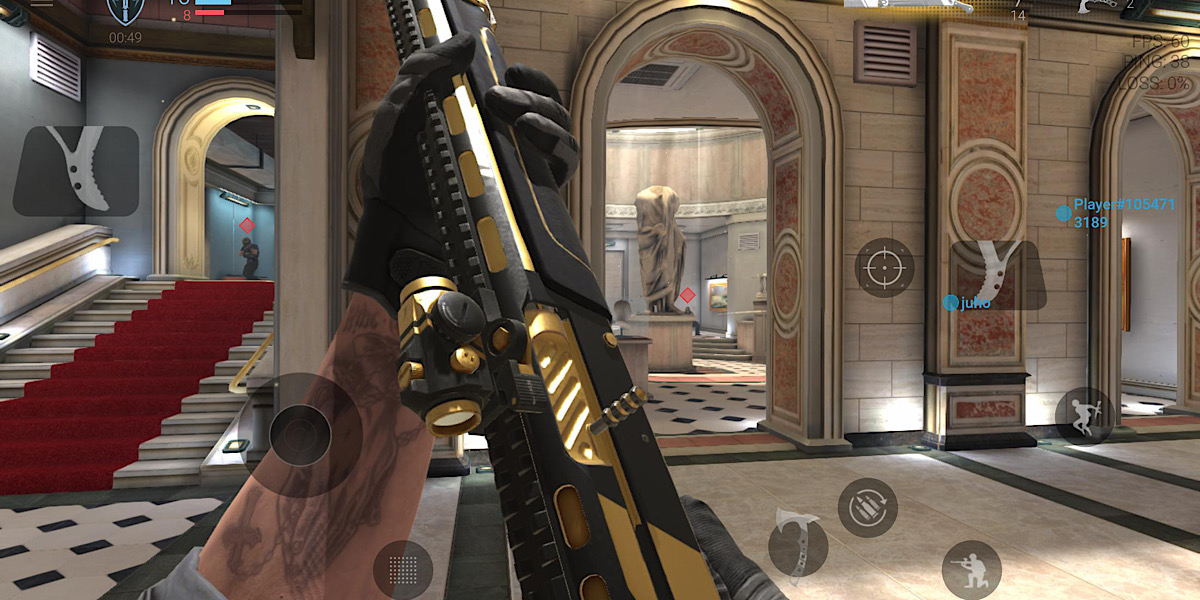This screenshot has height=600, width=1200.
Task: Reload with the bullets reload button
Action: (x=867, y=508)
